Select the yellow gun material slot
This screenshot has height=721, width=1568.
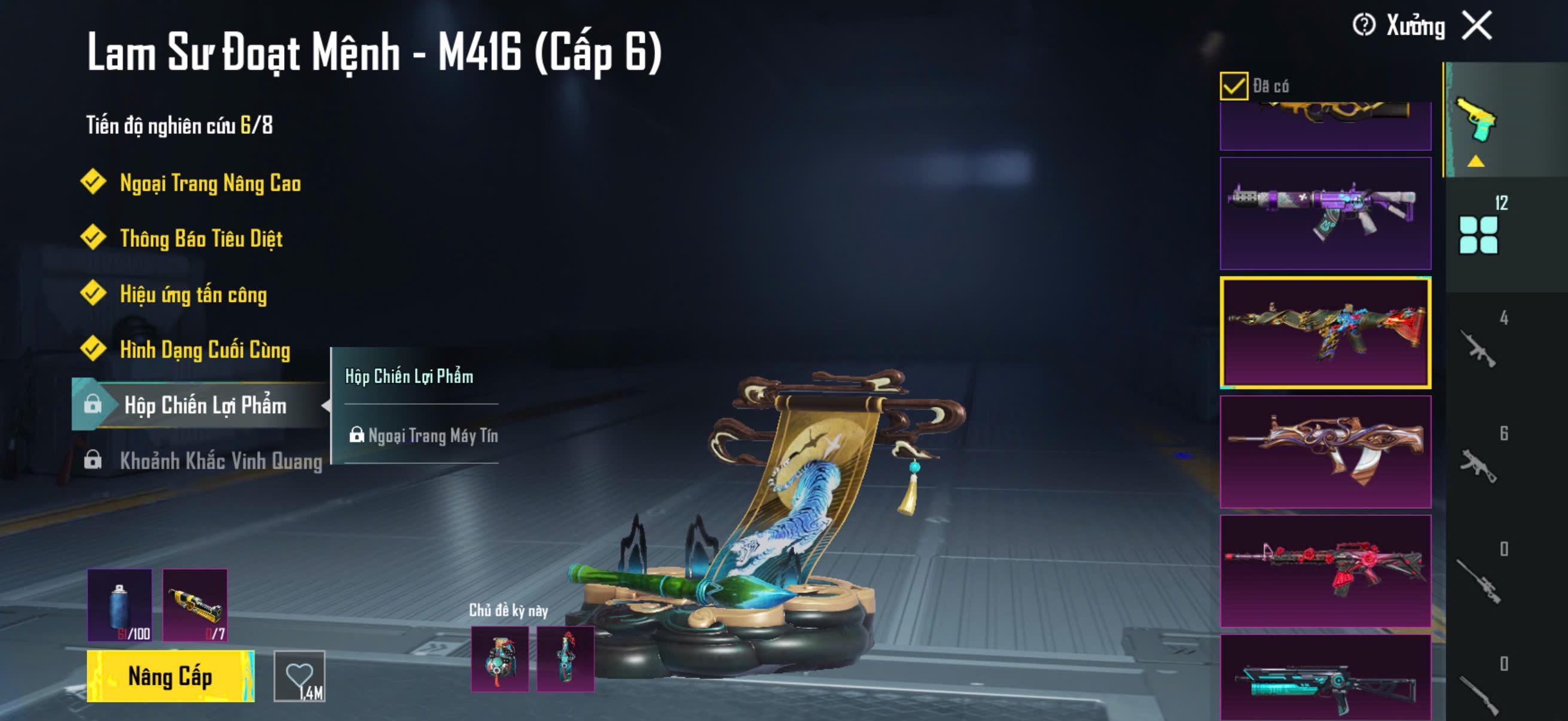(x=195, y=605)
